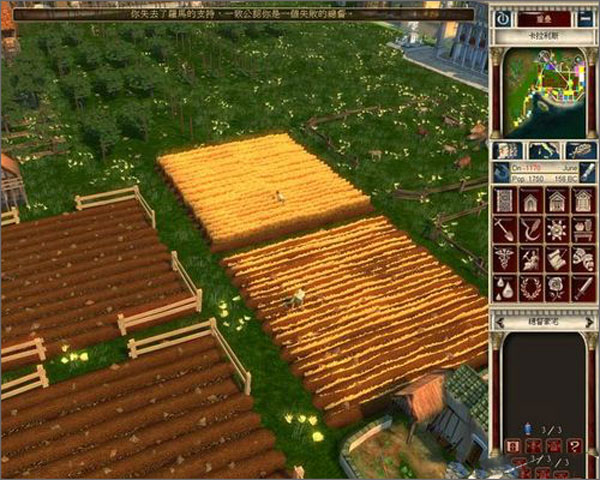Open the gear industry build category
Image resolution: width=600 pixels, height=480 pixels.
556,230
